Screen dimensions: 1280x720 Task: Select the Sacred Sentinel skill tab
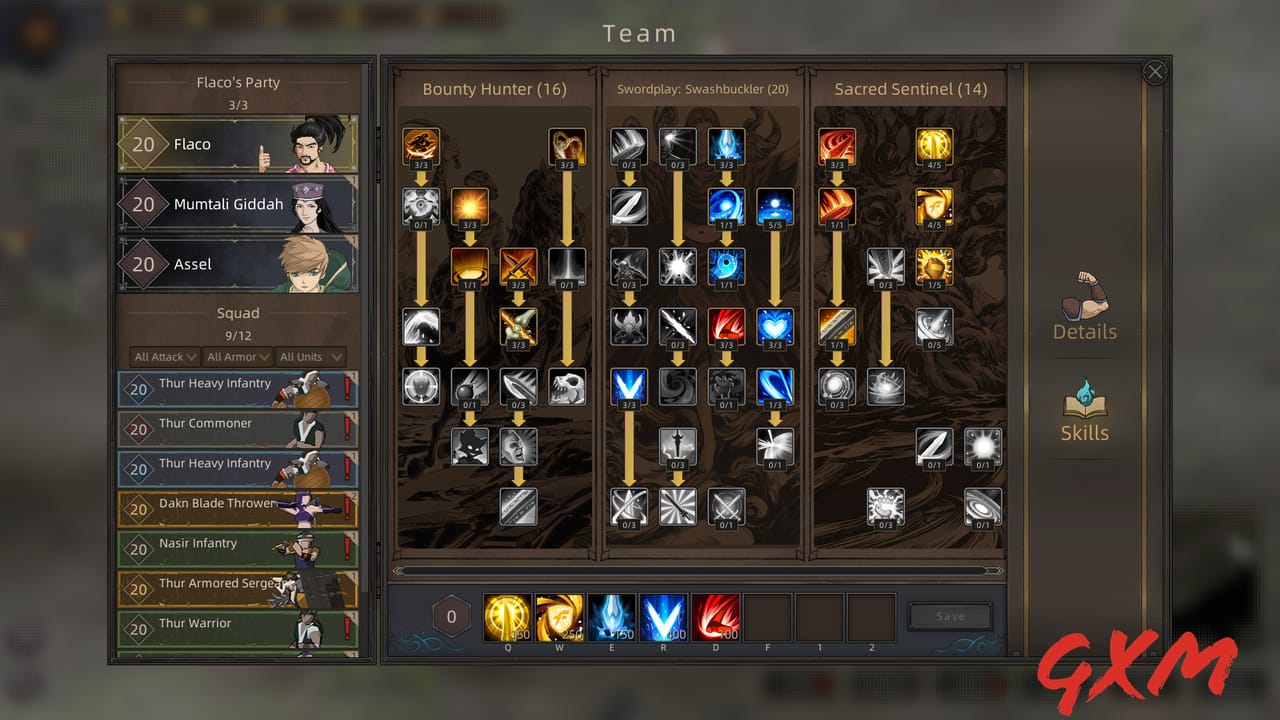coord(908,89)
